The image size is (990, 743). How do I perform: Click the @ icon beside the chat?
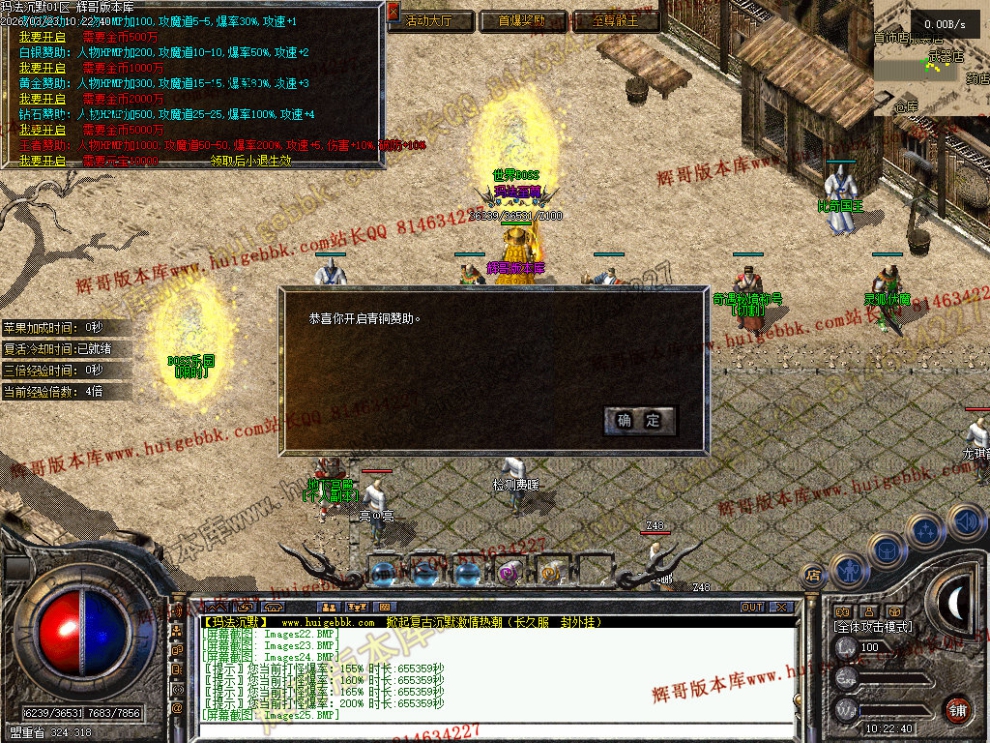click(x=177, y=707)
